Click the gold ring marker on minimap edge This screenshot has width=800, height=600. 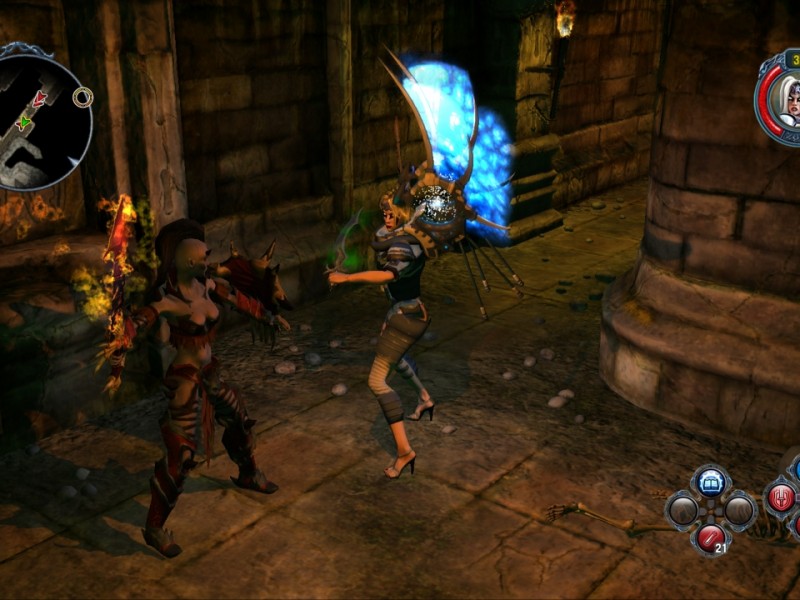[x=83, y=97]
